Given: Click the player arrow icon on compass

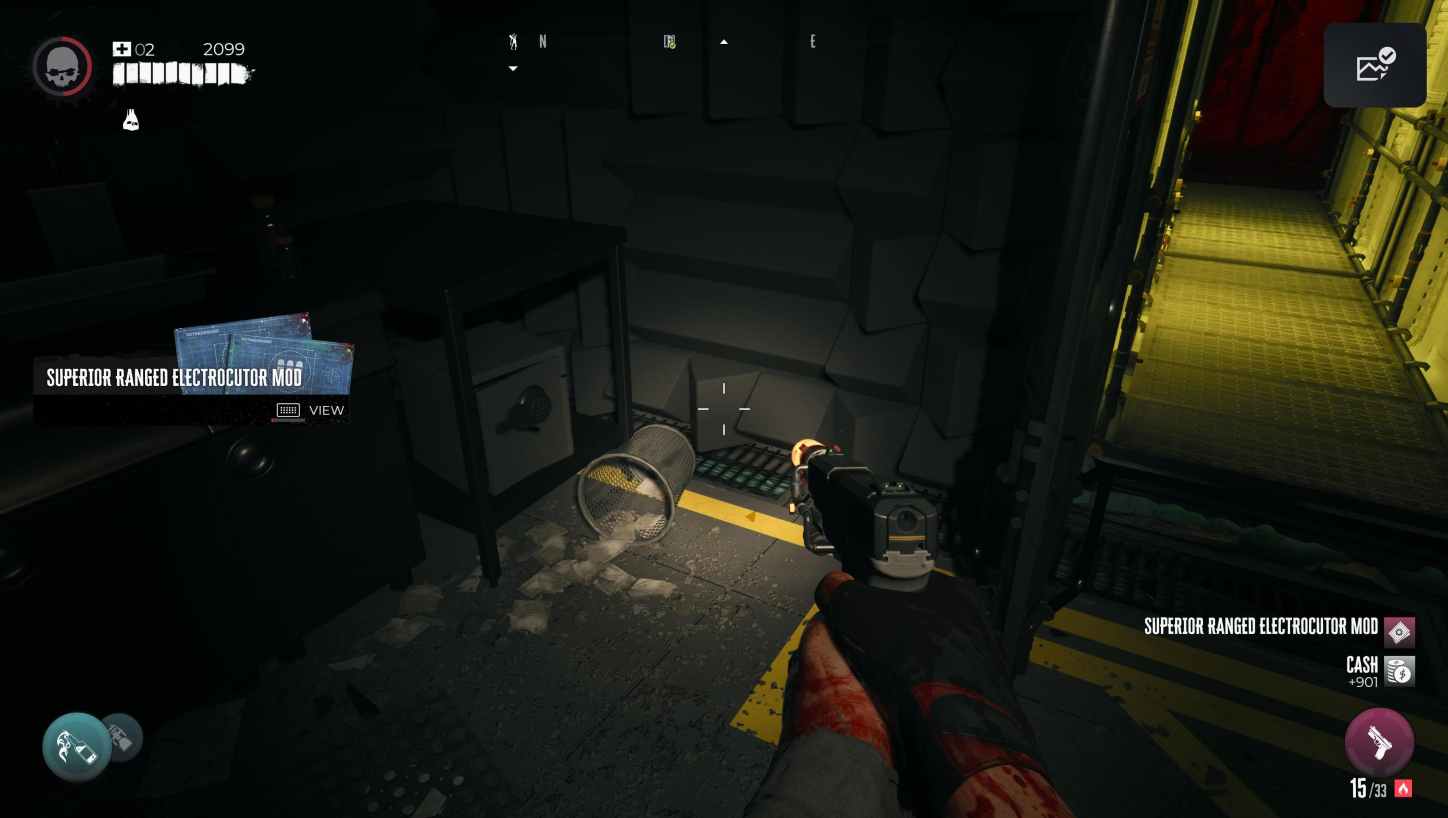Looking at the screenshot, I should click(513, 42).
